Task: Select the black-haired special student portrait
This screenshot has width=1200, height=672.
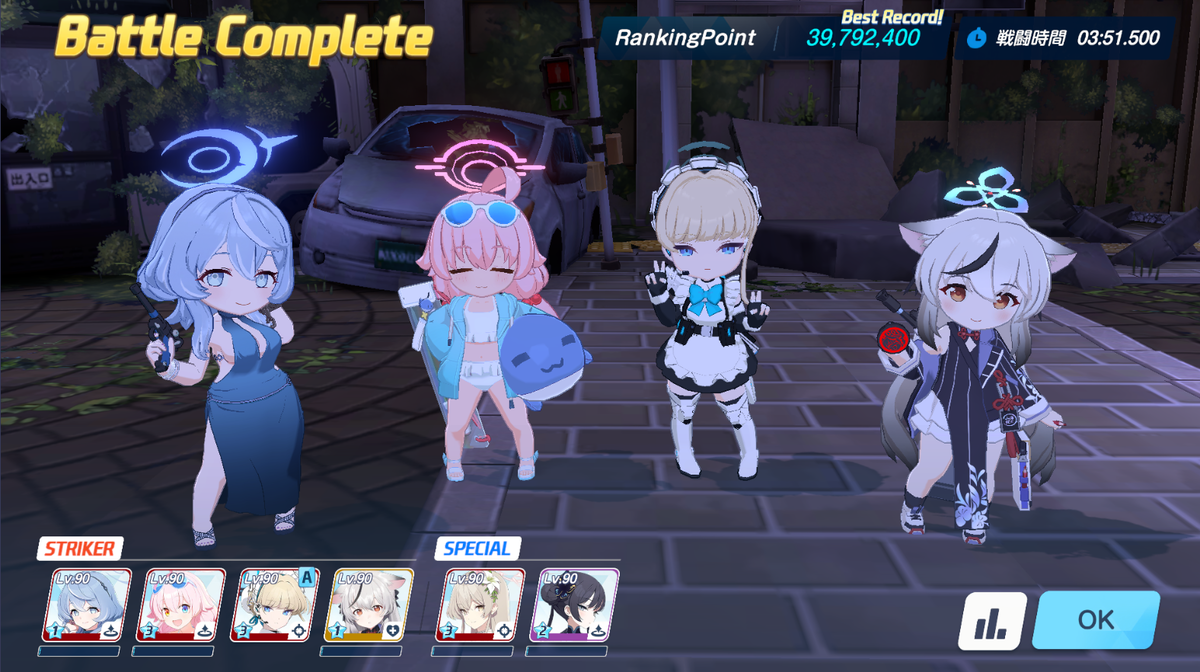Action: [x=576, y=605]
